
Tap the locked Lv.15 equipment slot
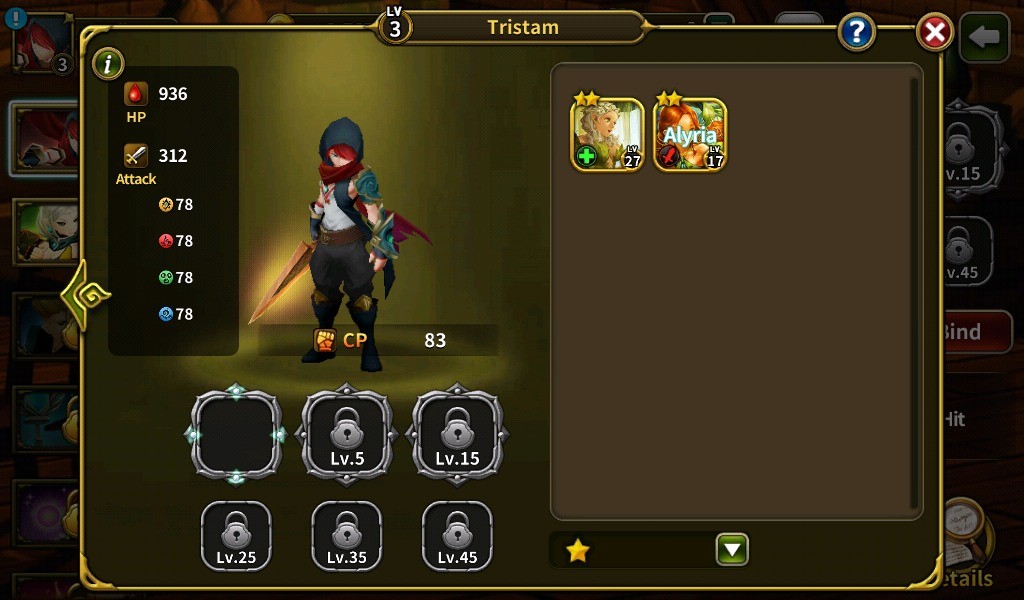(x=457, y=434)
